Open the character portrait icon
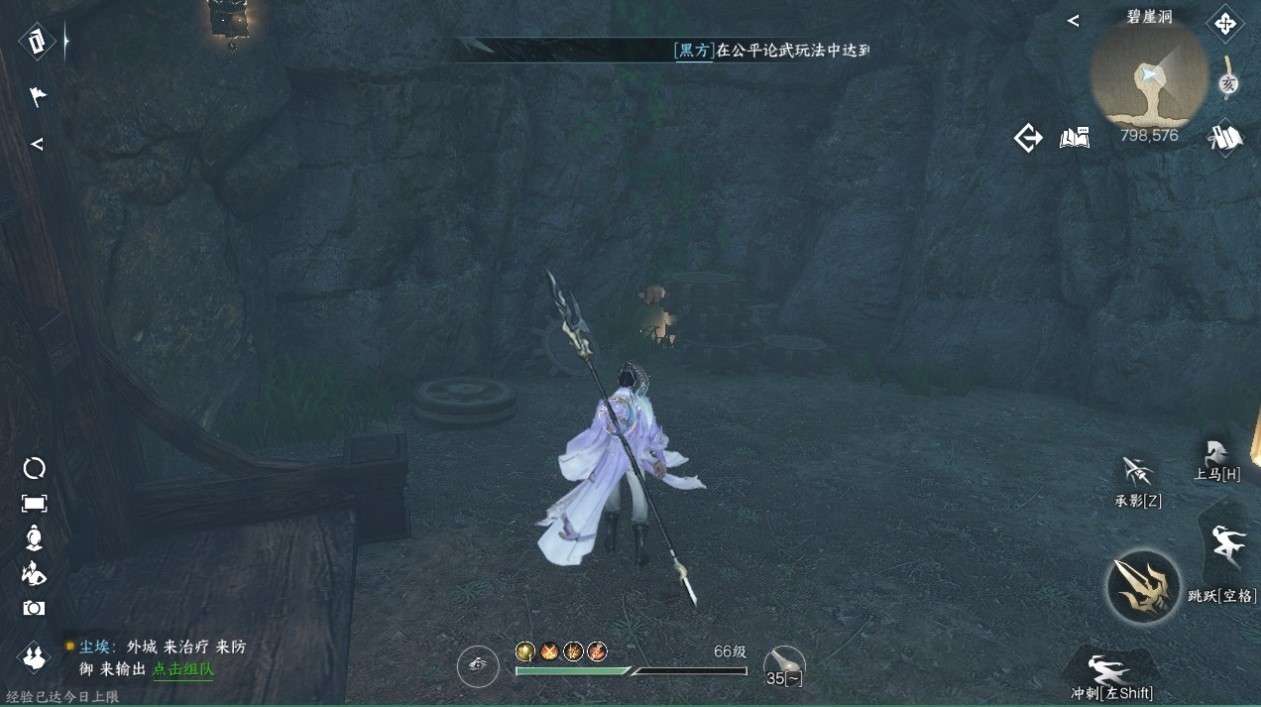 pyautogui.click(x=34, y=538)
